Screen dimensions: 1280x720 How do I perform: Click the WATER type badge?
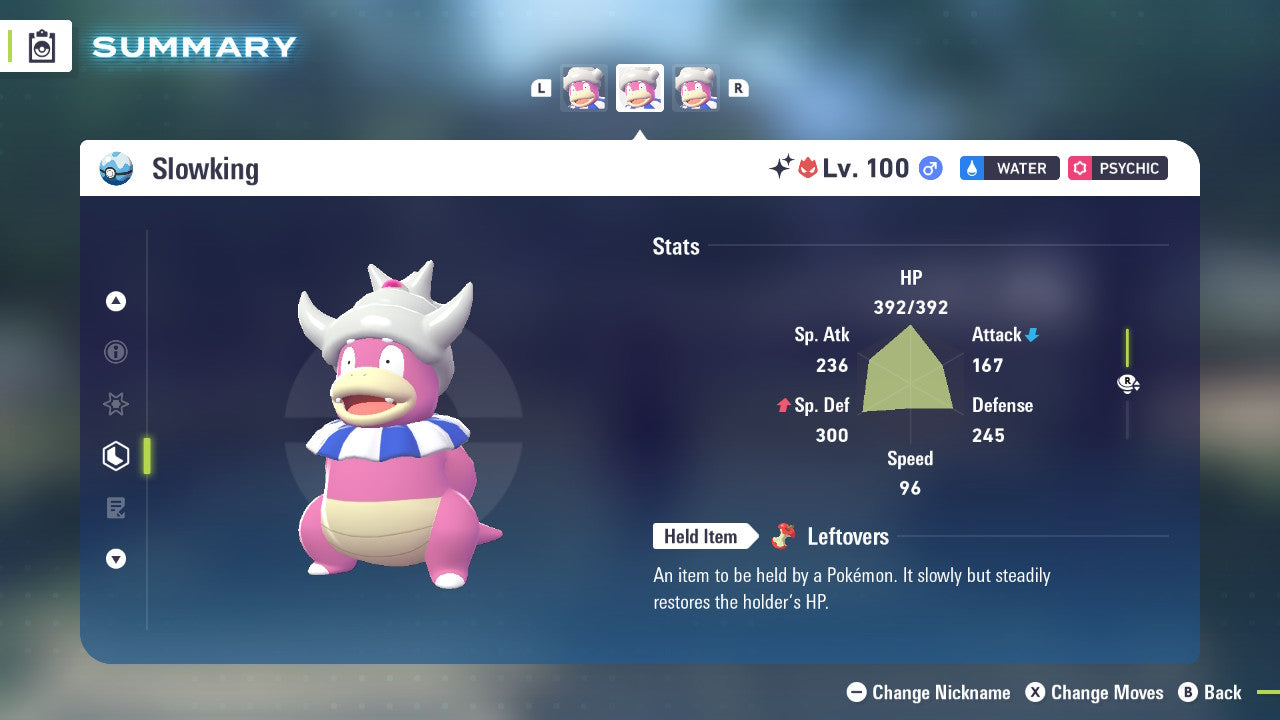coord(1009,168)
